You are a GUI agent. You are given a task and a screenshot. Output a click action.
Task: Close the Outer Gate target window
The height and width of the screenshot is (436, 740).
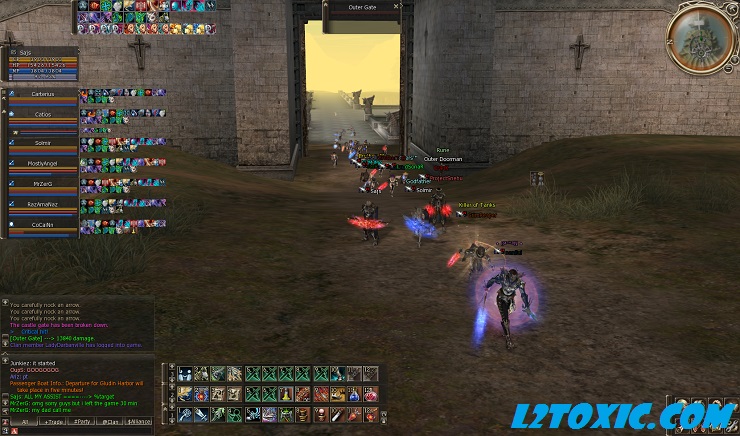tap(397, 6)
